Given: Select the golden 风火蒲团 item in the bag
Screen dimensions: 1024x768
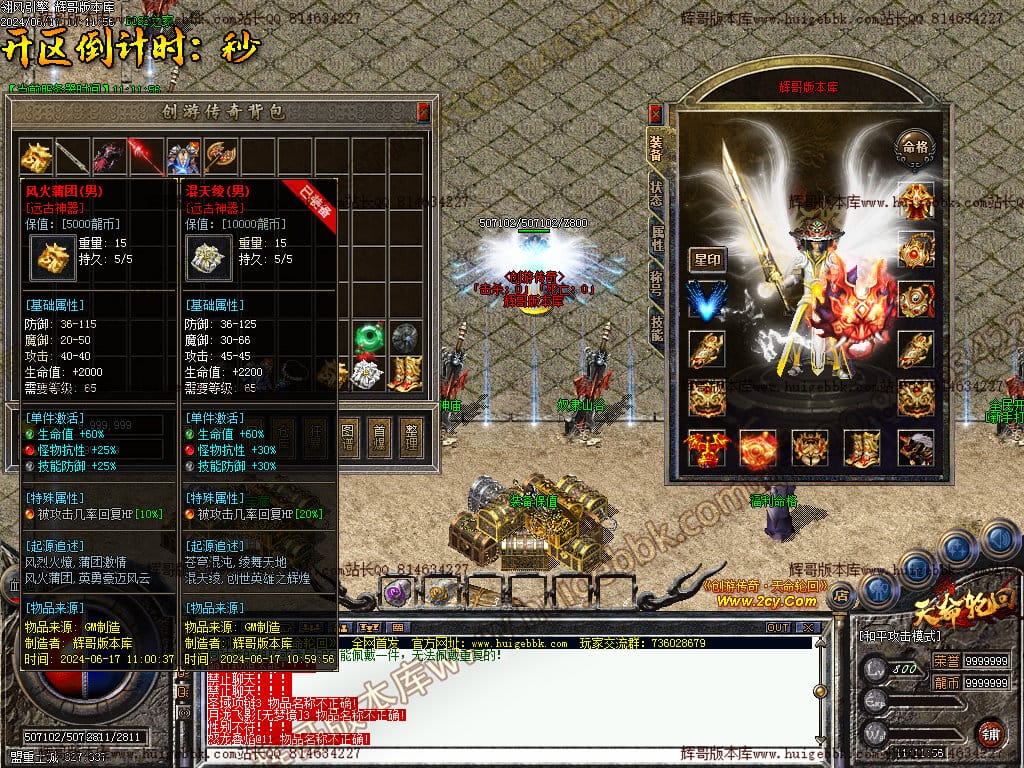Looking at the screenshot, I should [37, 156].
